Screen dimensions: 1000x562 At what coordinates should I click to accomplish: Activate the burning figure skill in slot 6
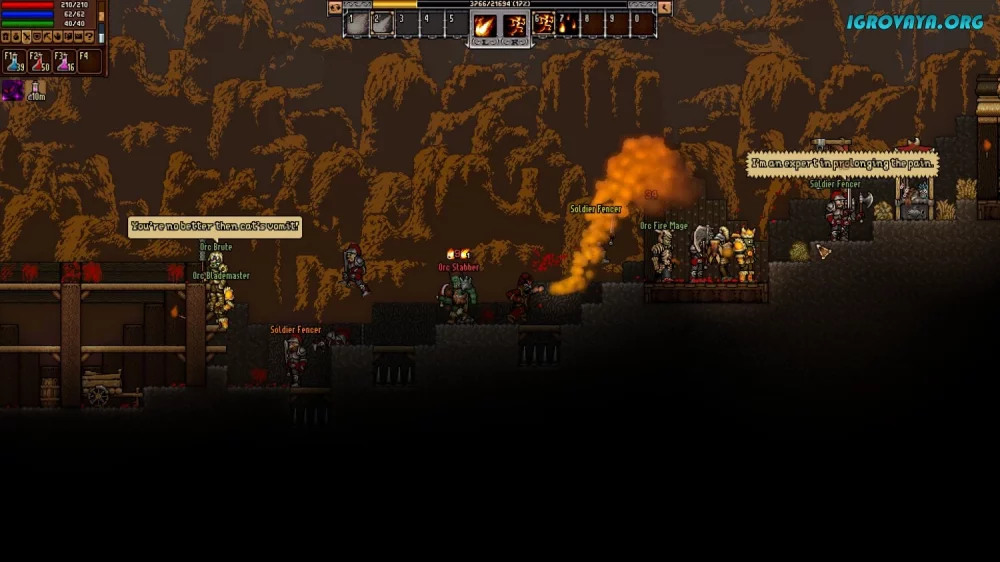click(x=545, y=23)
